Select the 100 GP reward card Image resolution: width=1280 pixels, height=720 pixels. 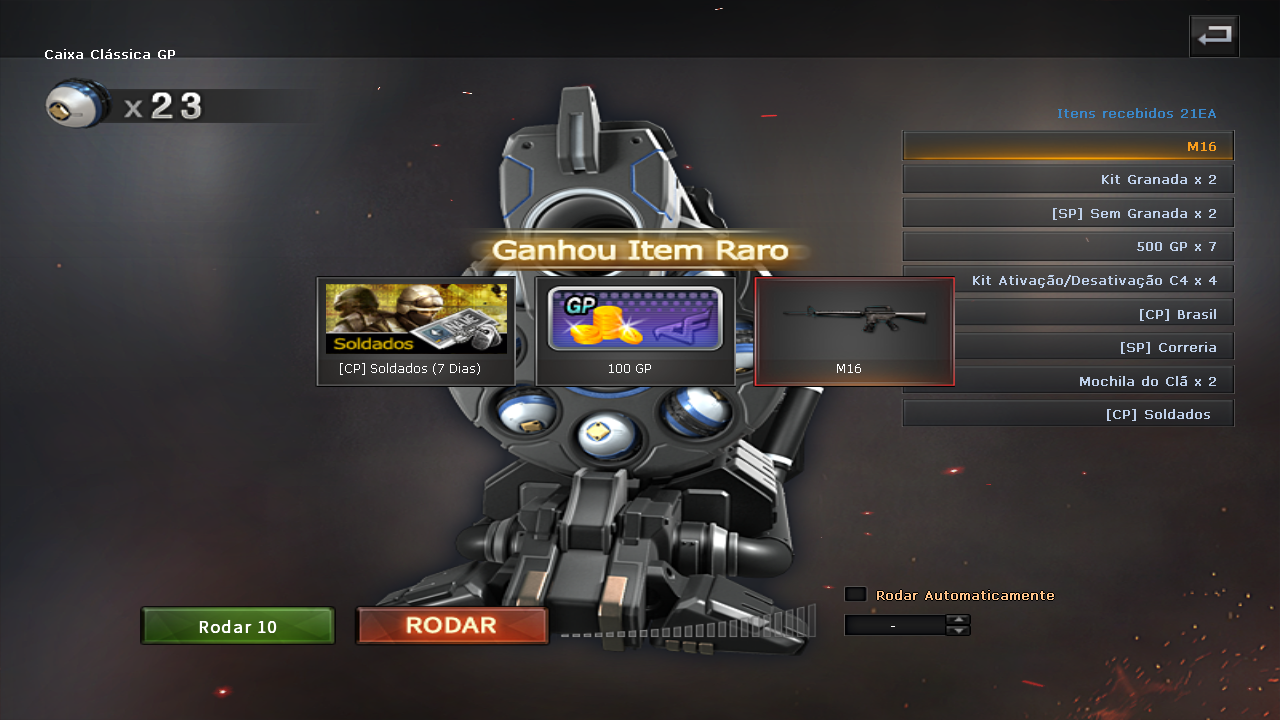coord(635,332)
